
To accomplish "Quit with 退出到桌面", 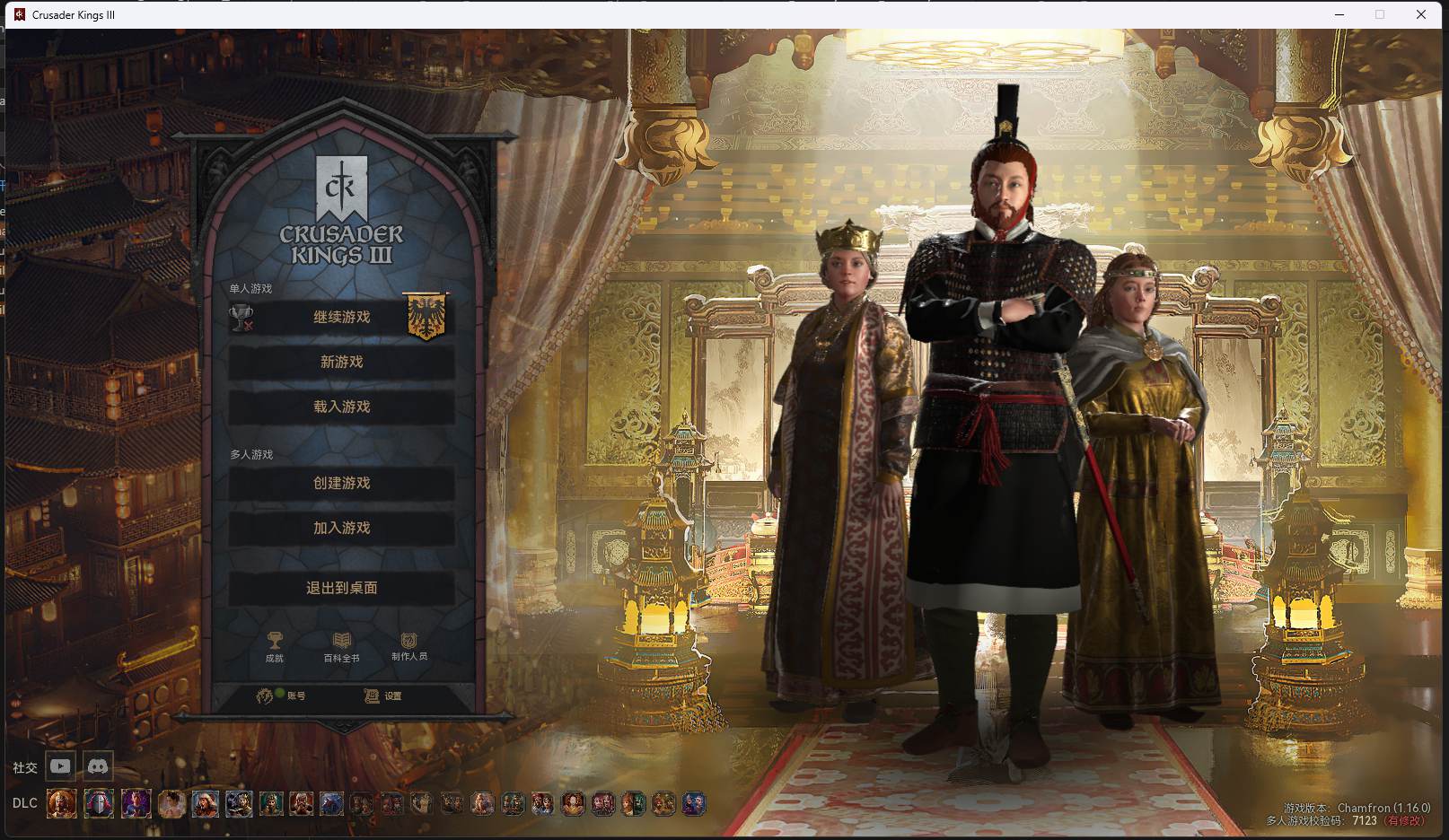I will point(341,588).
